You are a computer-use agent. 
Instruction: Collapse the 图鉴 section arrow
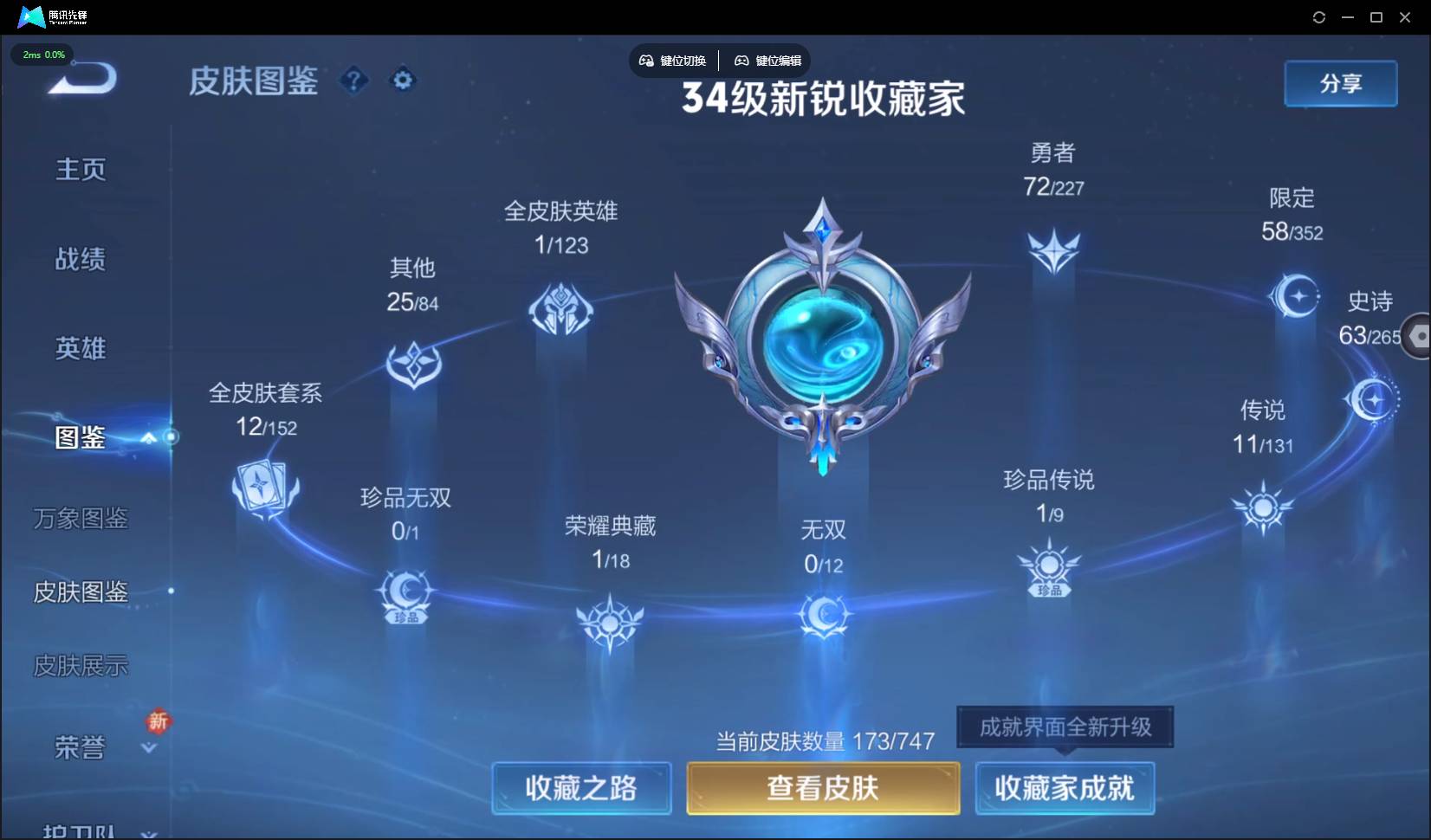148,439
